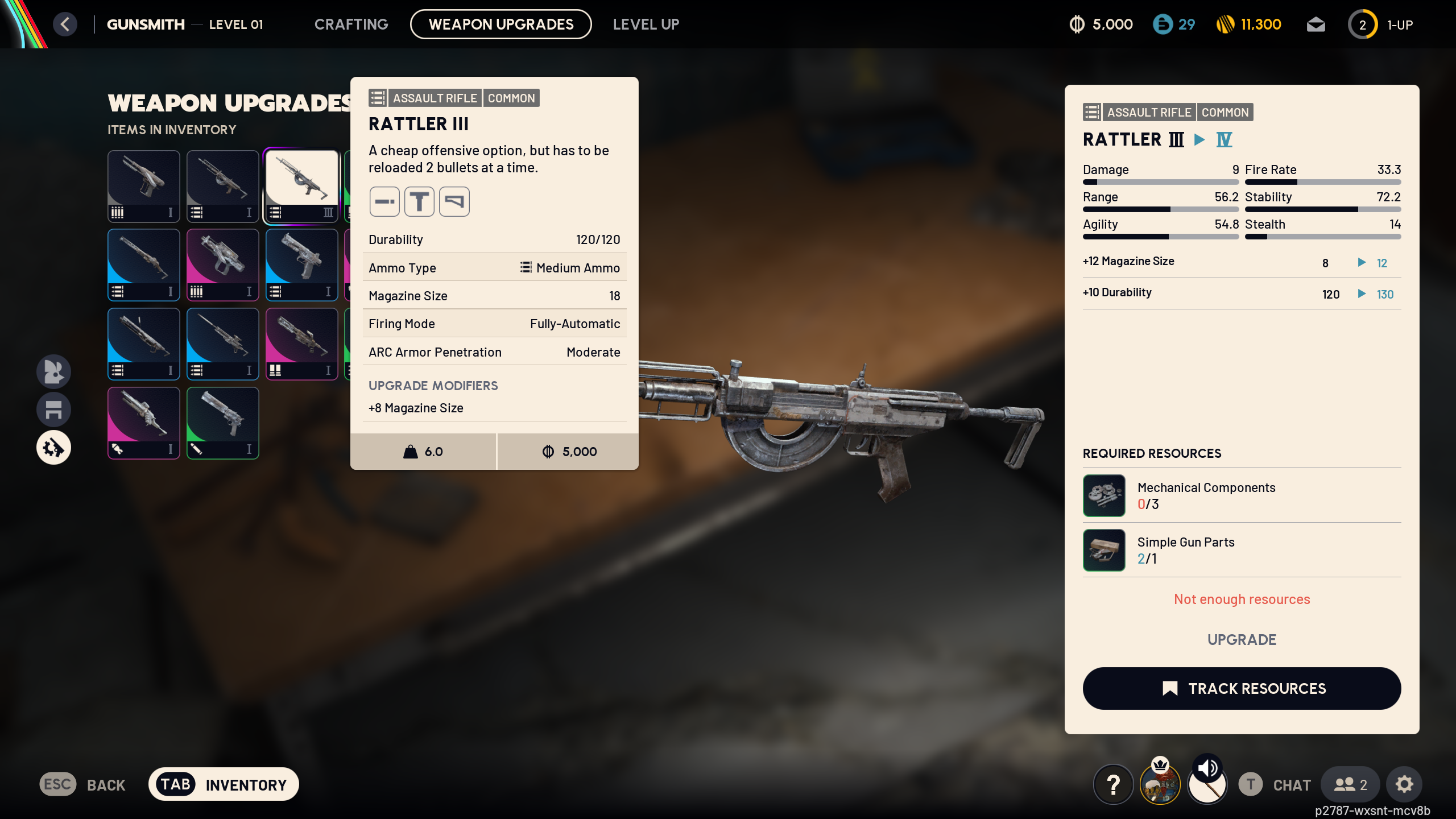Open the mail envelope icon in top bar
Screen dimensions: 1456x819
tap(1316, 24)
